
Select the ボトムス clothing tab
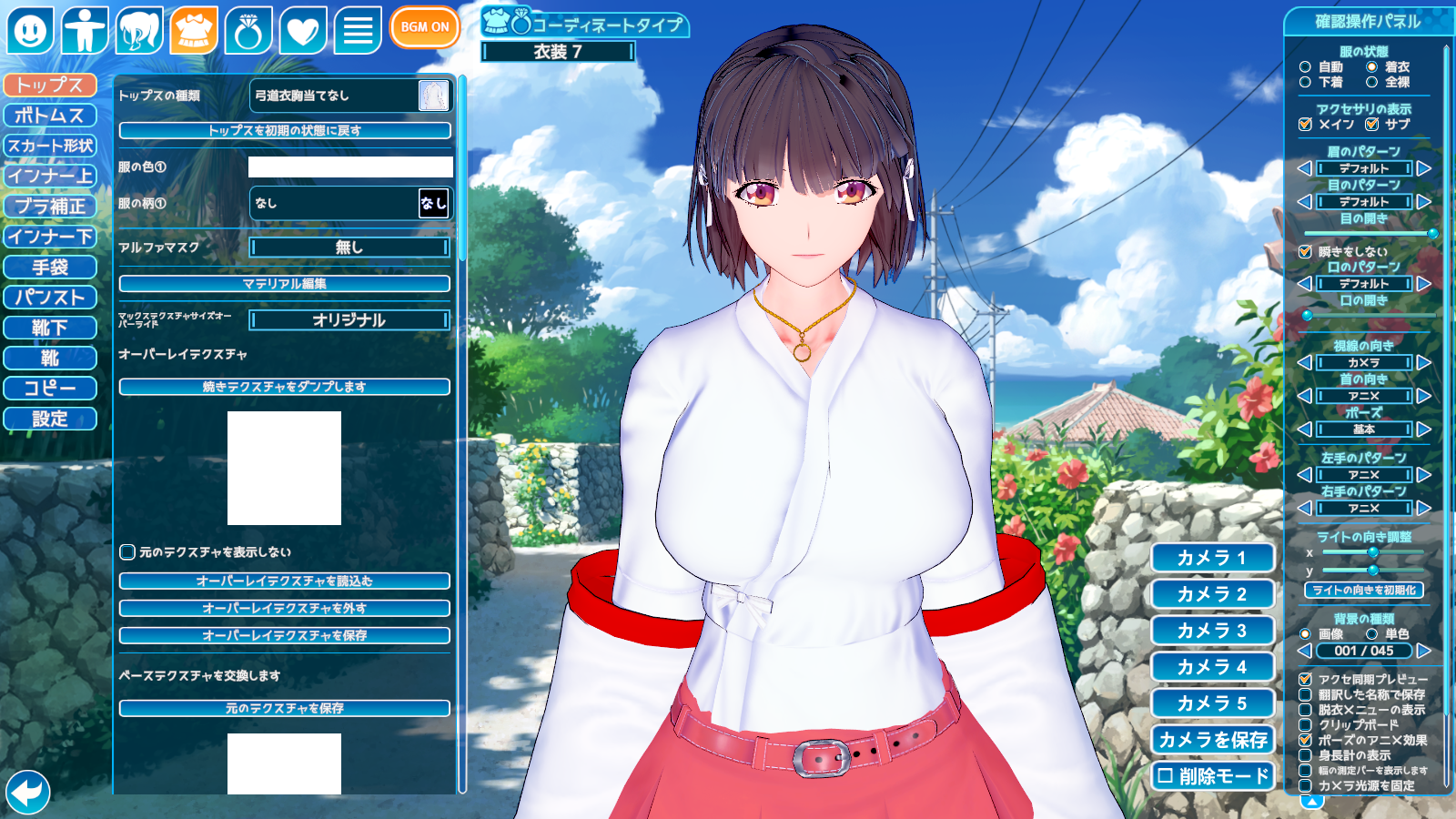coord(50,116)
